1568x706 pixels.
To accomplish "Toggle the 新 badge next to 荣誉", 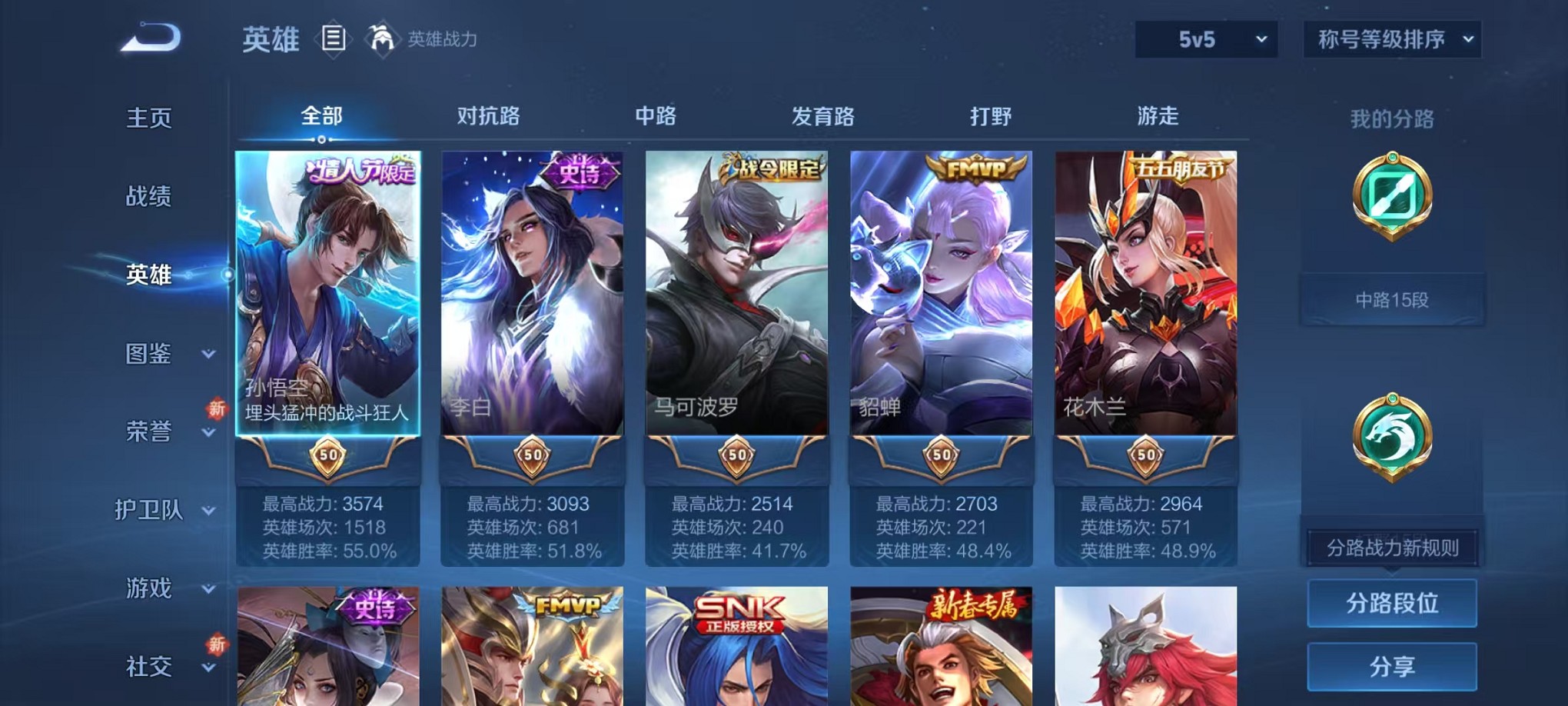I will click(x=218, y=409).
